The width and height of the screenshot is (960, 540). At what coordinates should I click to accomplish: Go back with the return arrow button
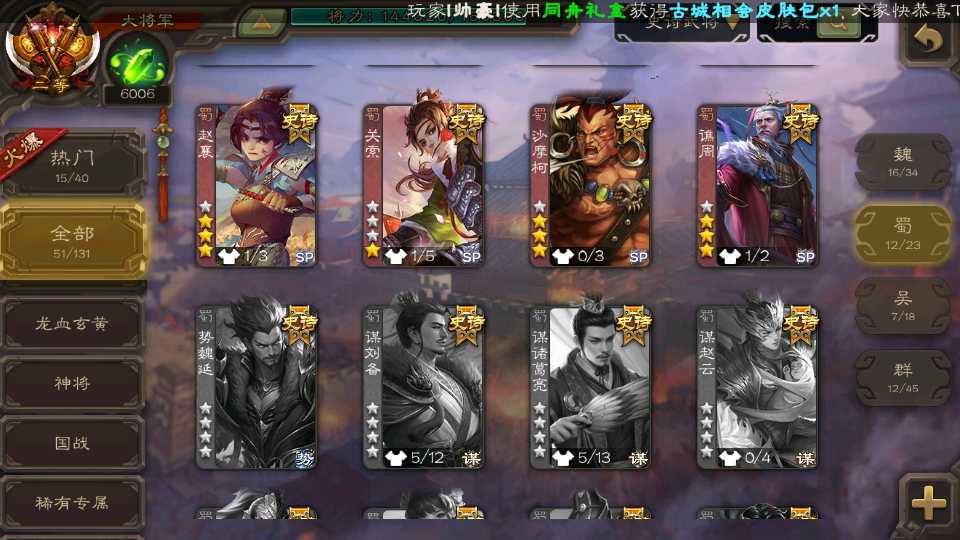tap(930, 40)
